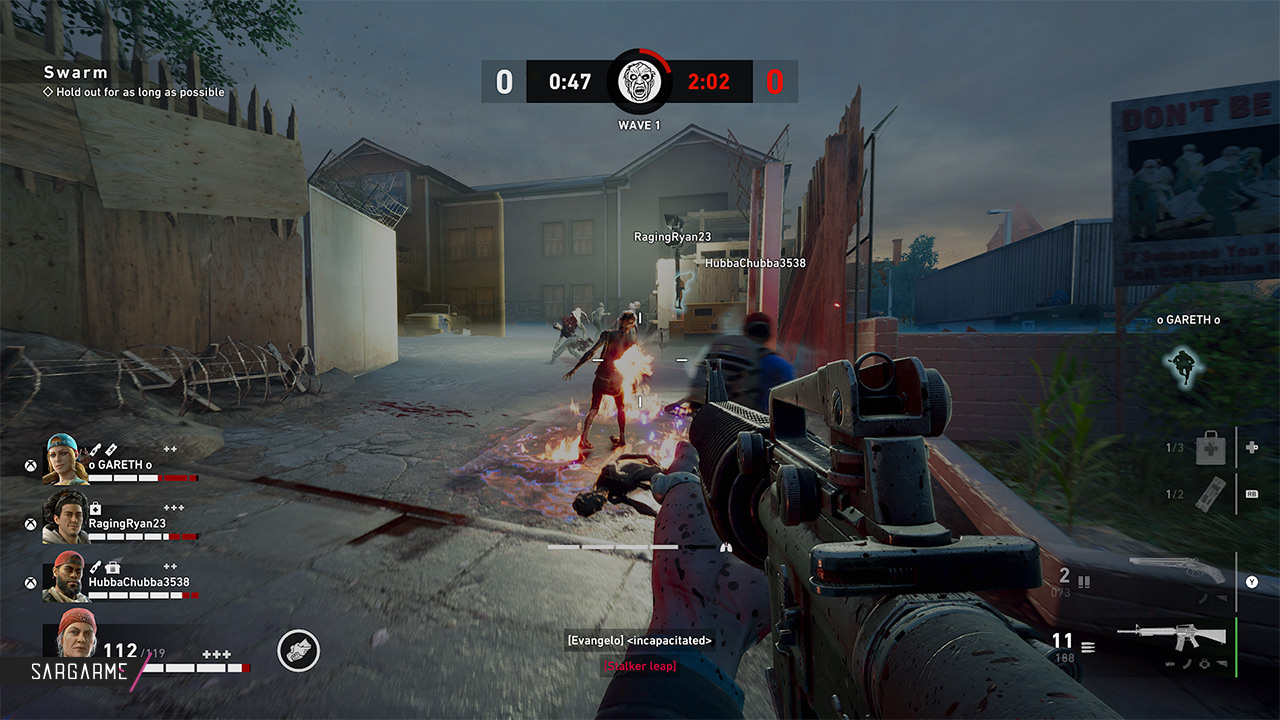Select the assault rifle weapon slot
This screenshot has height=720, width=1280.
click(x=1172, y=636)
